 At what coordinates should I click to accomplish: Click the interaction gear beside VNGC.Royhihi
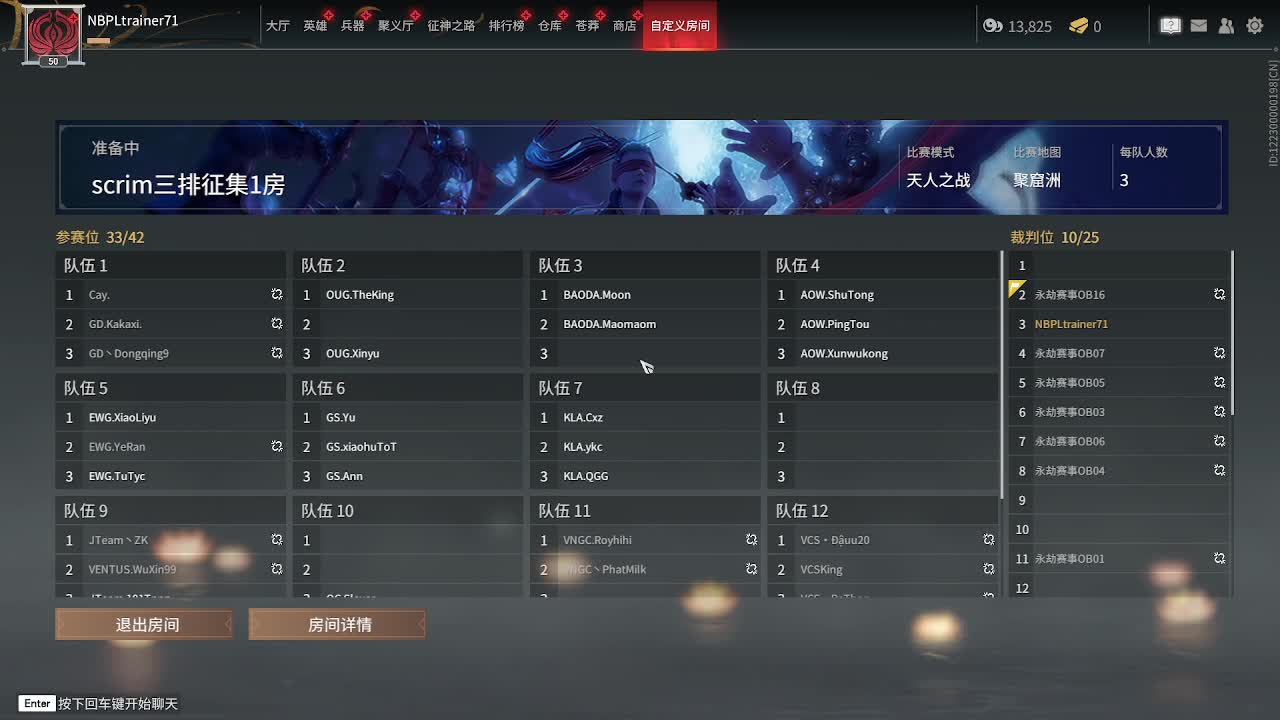pyautogui.click(x=751, y=539)
